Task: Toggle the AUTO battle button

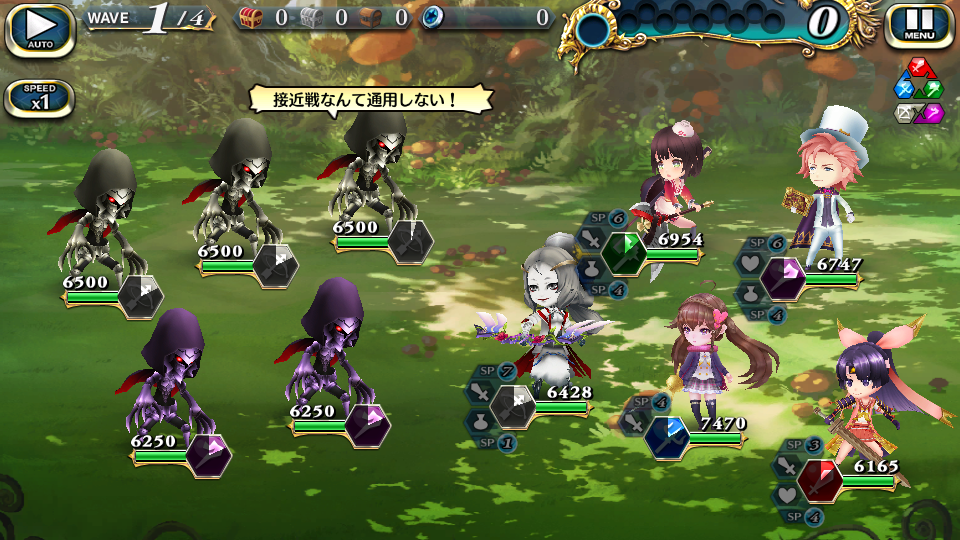Action: (40, 29)
